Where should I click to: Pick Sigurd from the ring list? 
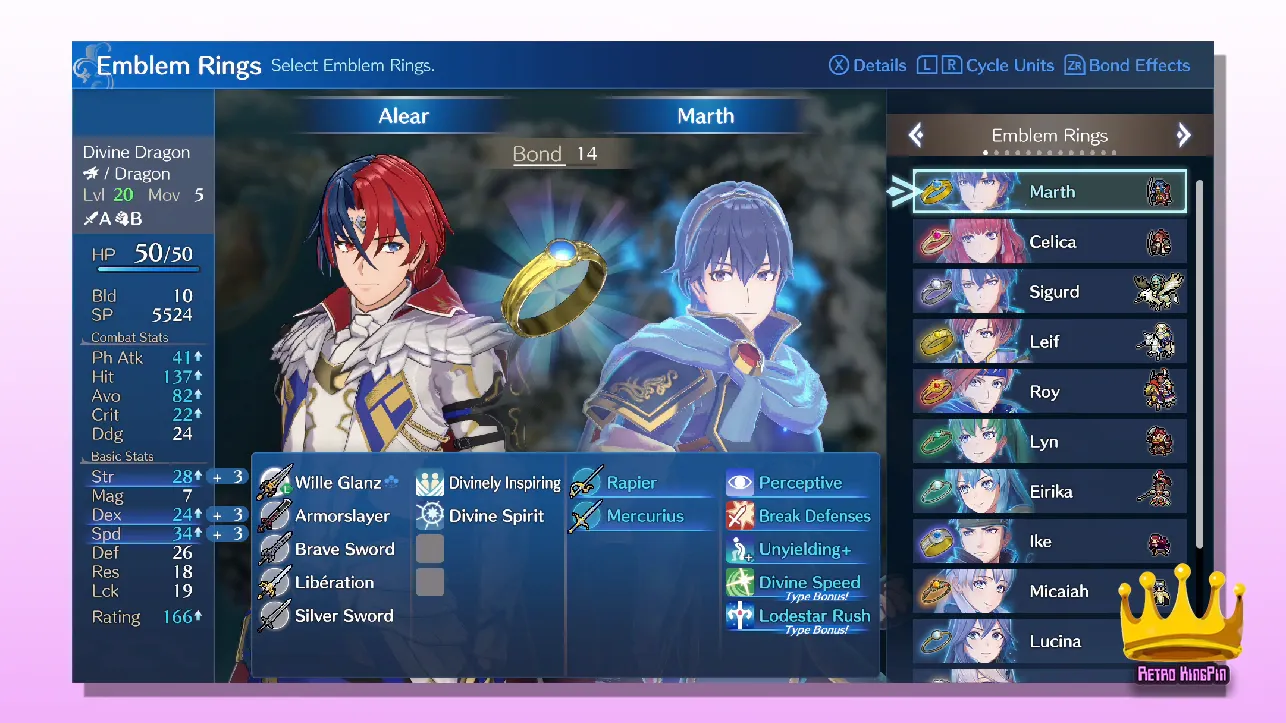1050,292
